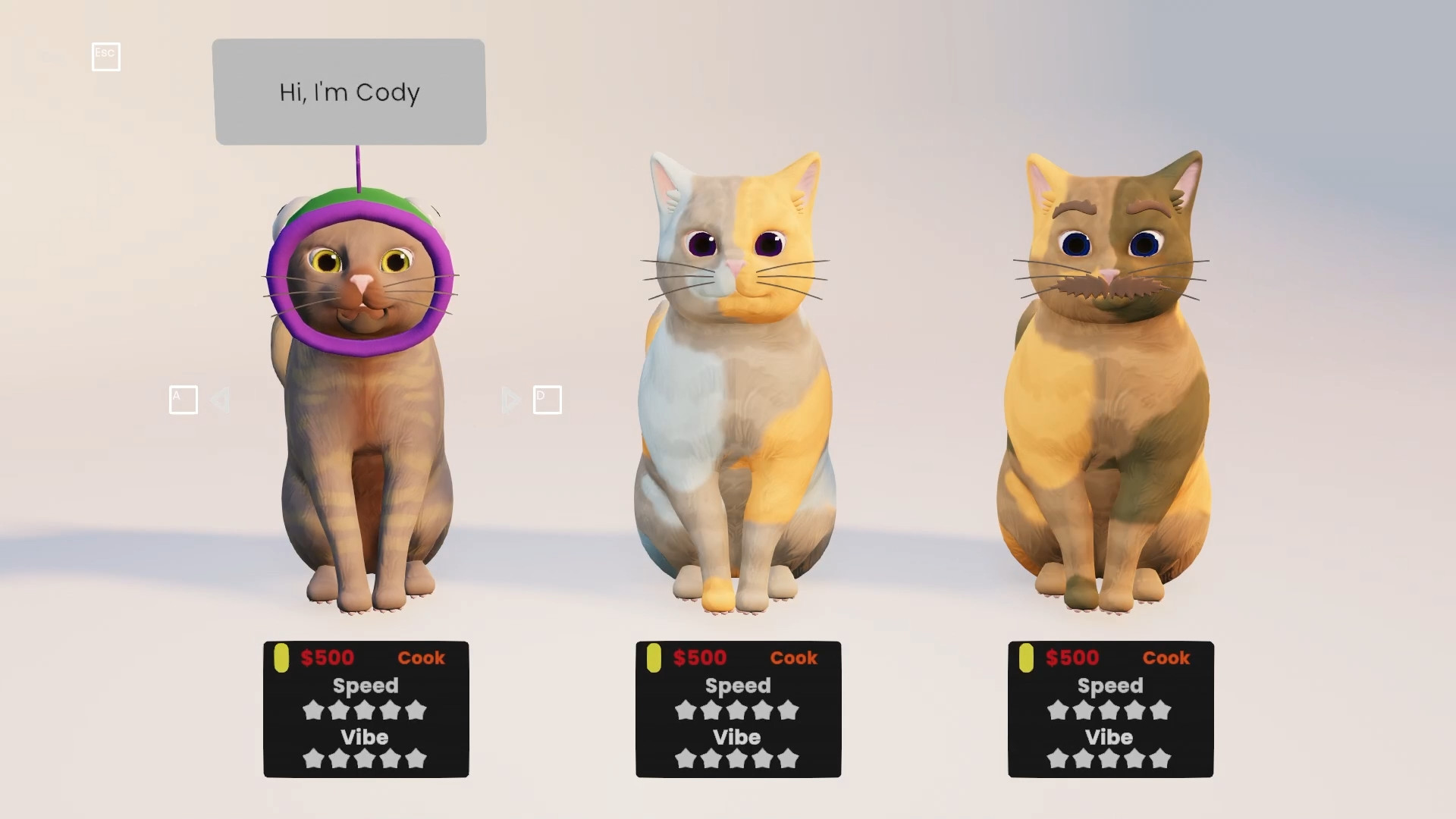Click the first Vibe star on the middle card
The image size is (1456, 819).
pyautogui.click(x=686, y=758)
